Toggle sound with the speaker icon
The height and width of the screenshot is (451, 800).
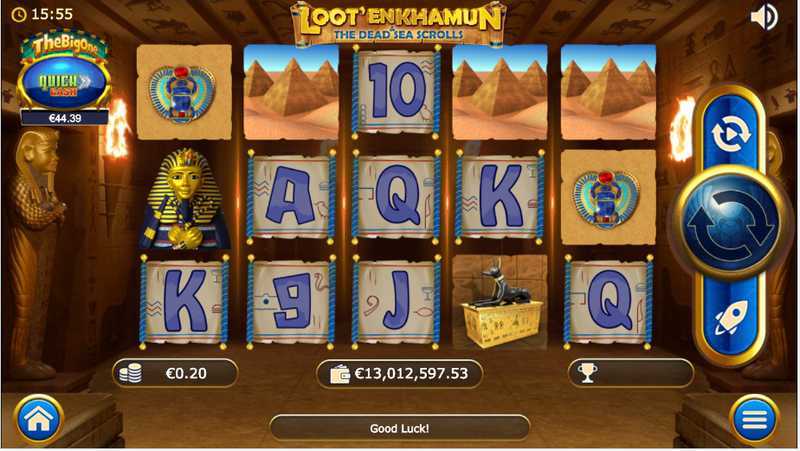pyautogui.click(x=764, y=17)
